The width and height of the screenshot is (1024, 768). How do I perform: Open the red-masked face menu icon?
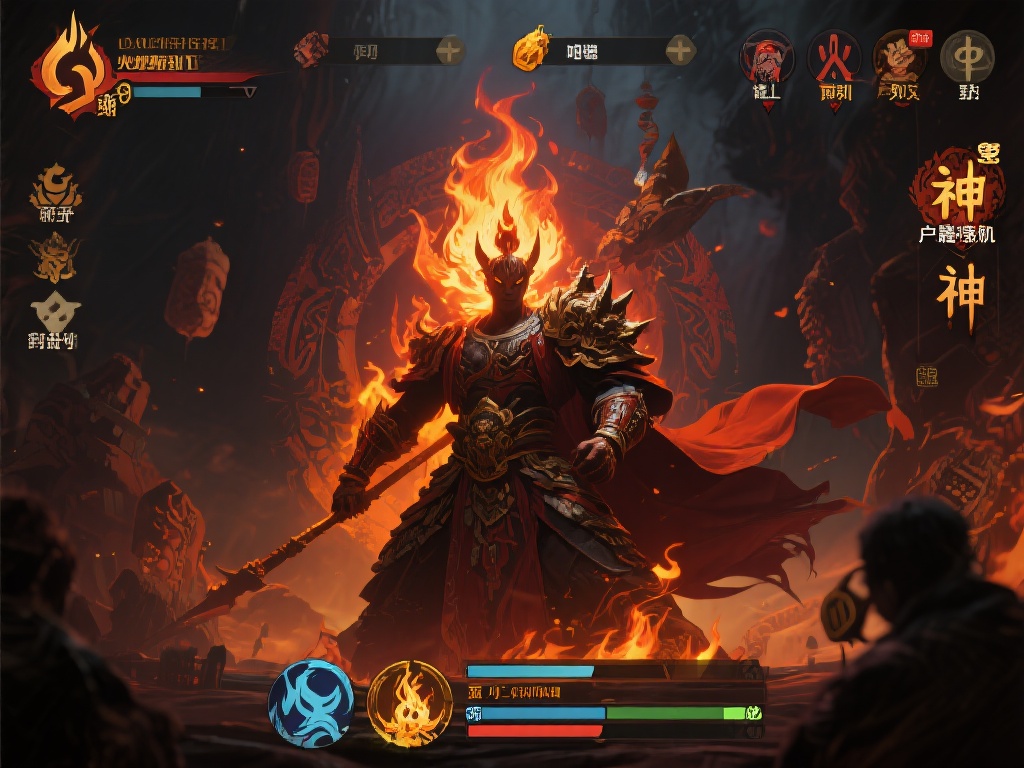766,57
